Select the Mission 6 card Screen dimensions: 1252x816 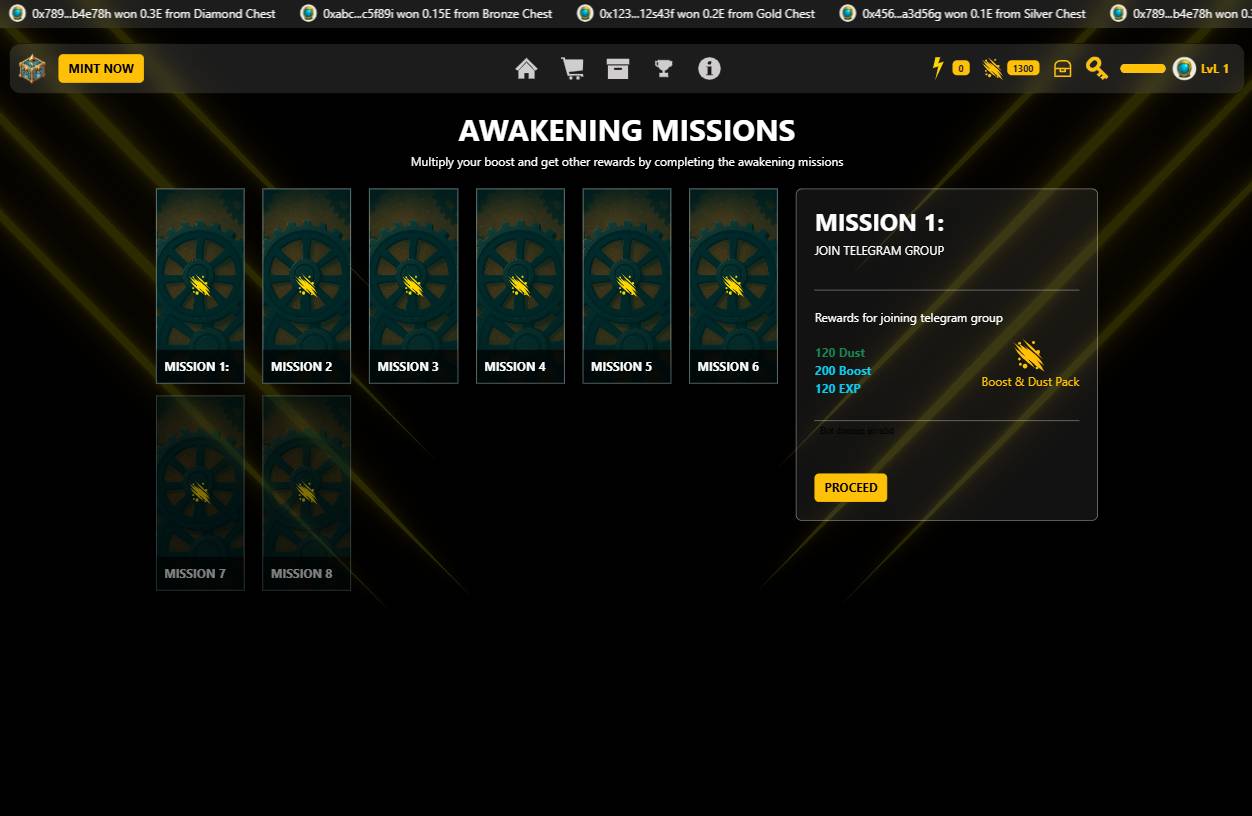(733, 286)
